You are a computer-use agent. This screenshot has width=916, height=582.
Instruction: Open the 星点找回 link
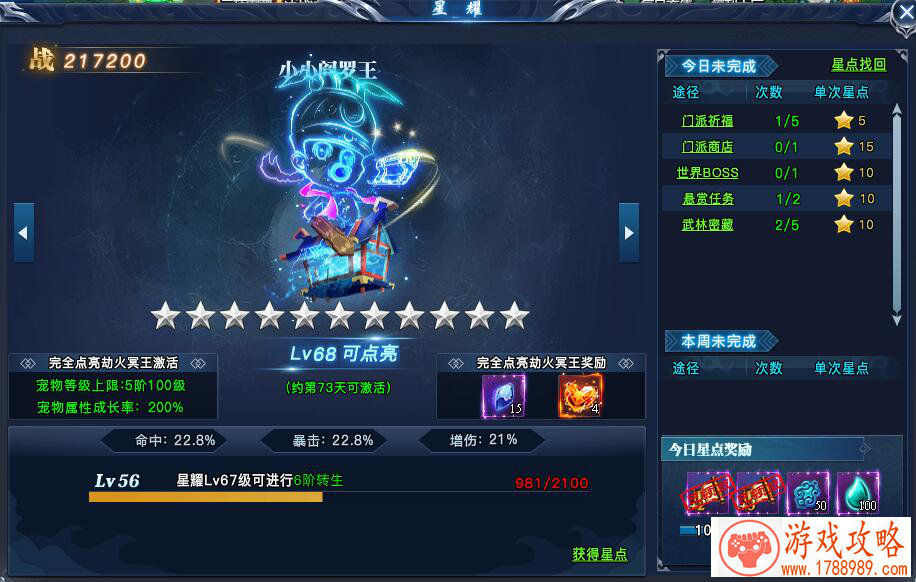tap(858, 65)
